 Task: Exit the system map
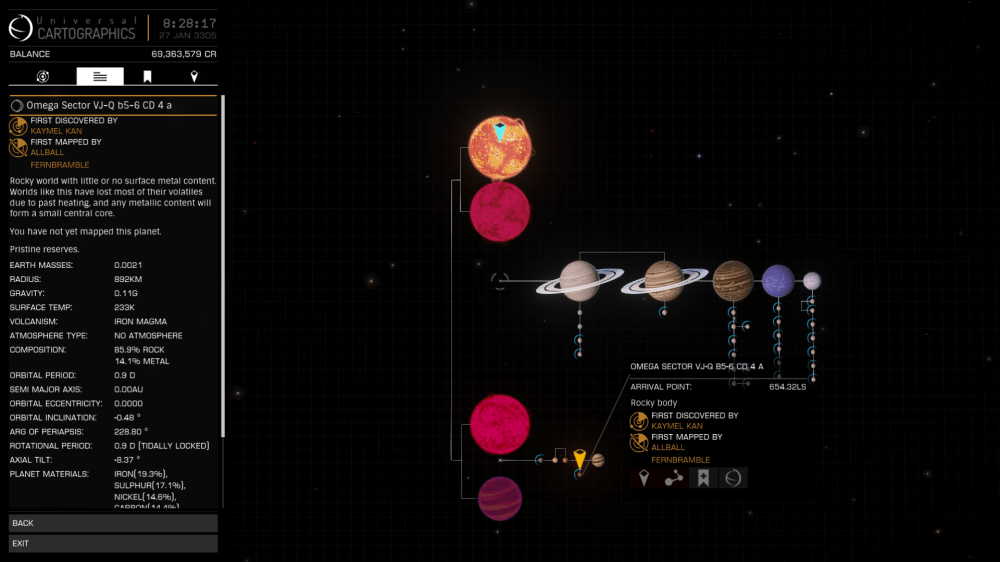112,544
